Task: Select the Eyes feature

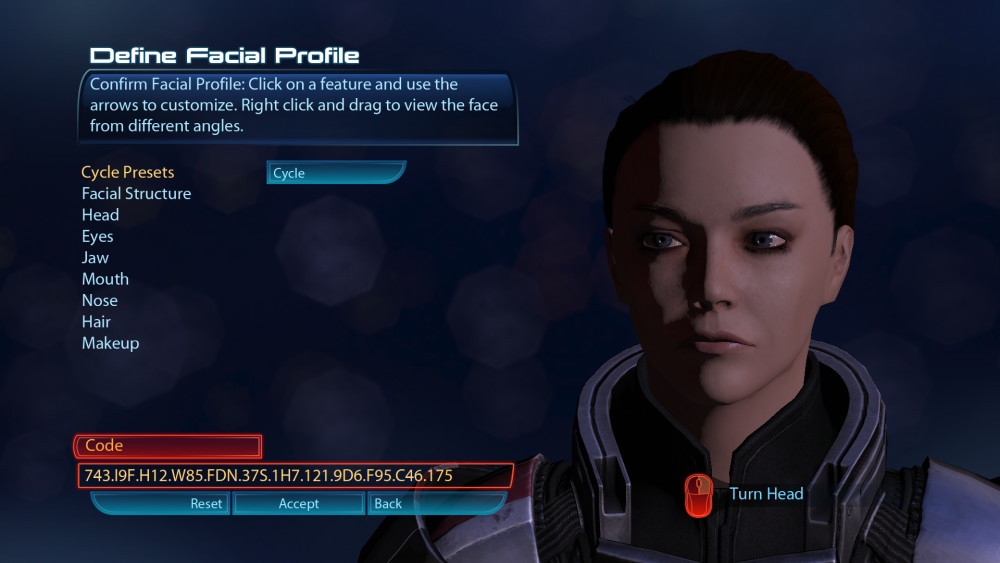Action: pos(97,236)
